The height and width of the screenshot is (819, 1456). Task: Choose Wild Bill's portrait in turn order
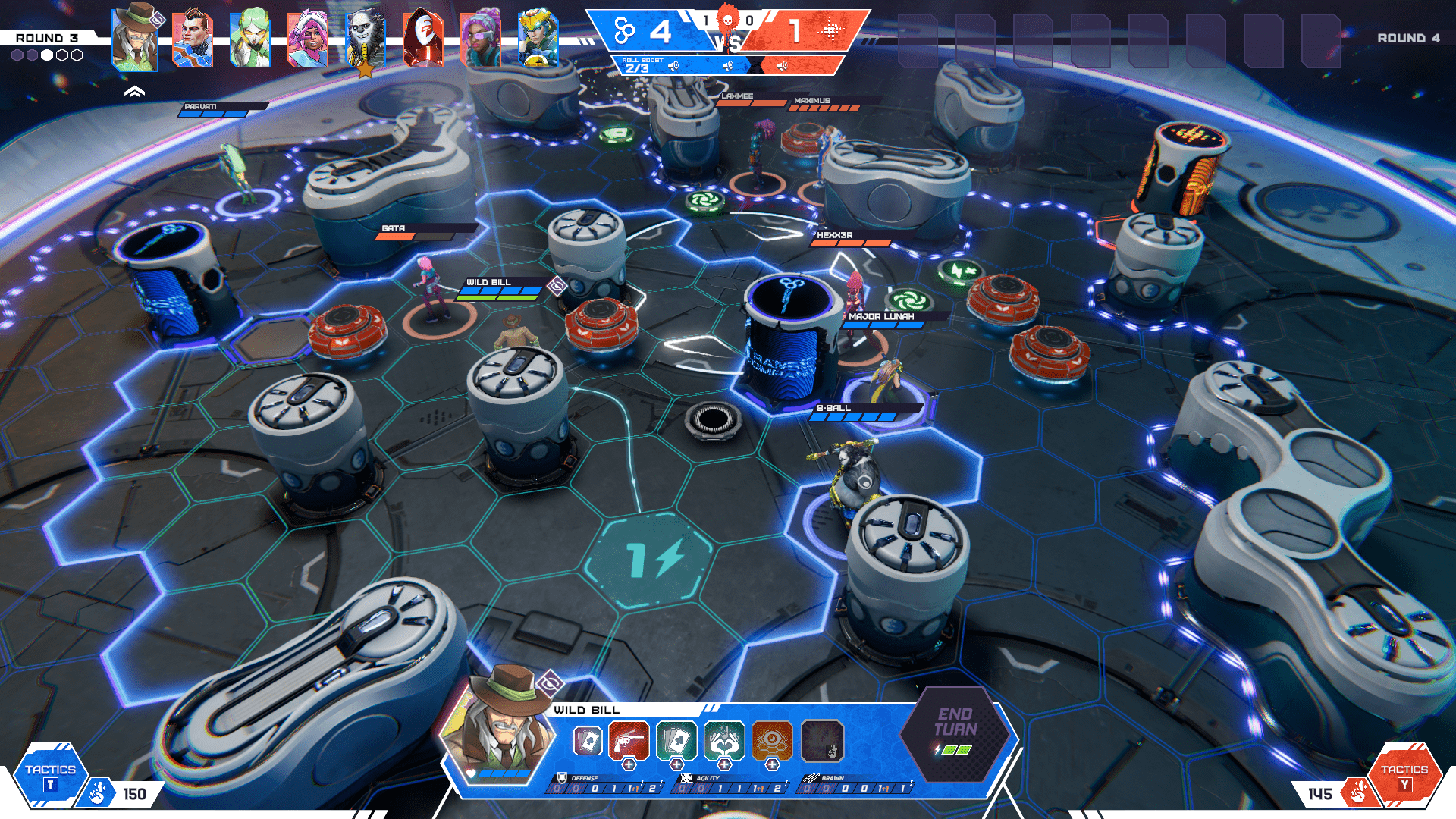coord(135,36)
